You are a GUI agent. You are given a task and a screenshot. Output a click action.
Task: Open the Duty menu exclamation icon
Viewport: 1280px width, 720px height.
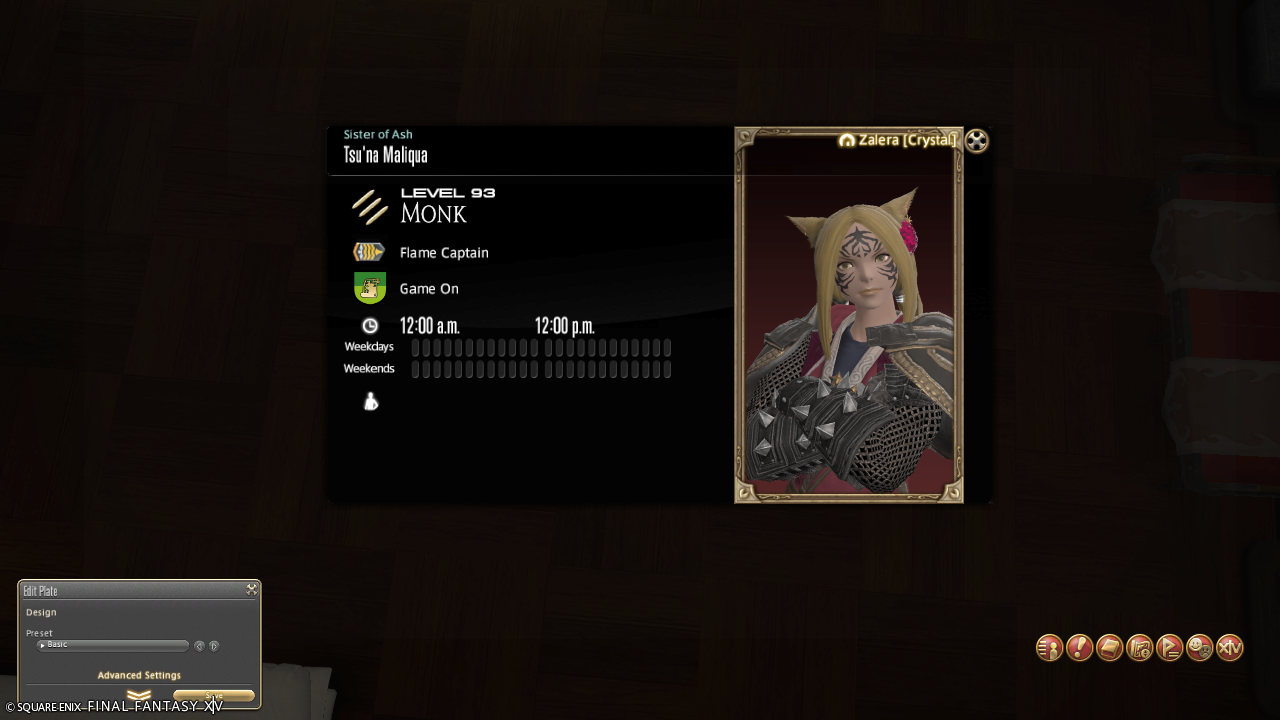point(1079,648)
